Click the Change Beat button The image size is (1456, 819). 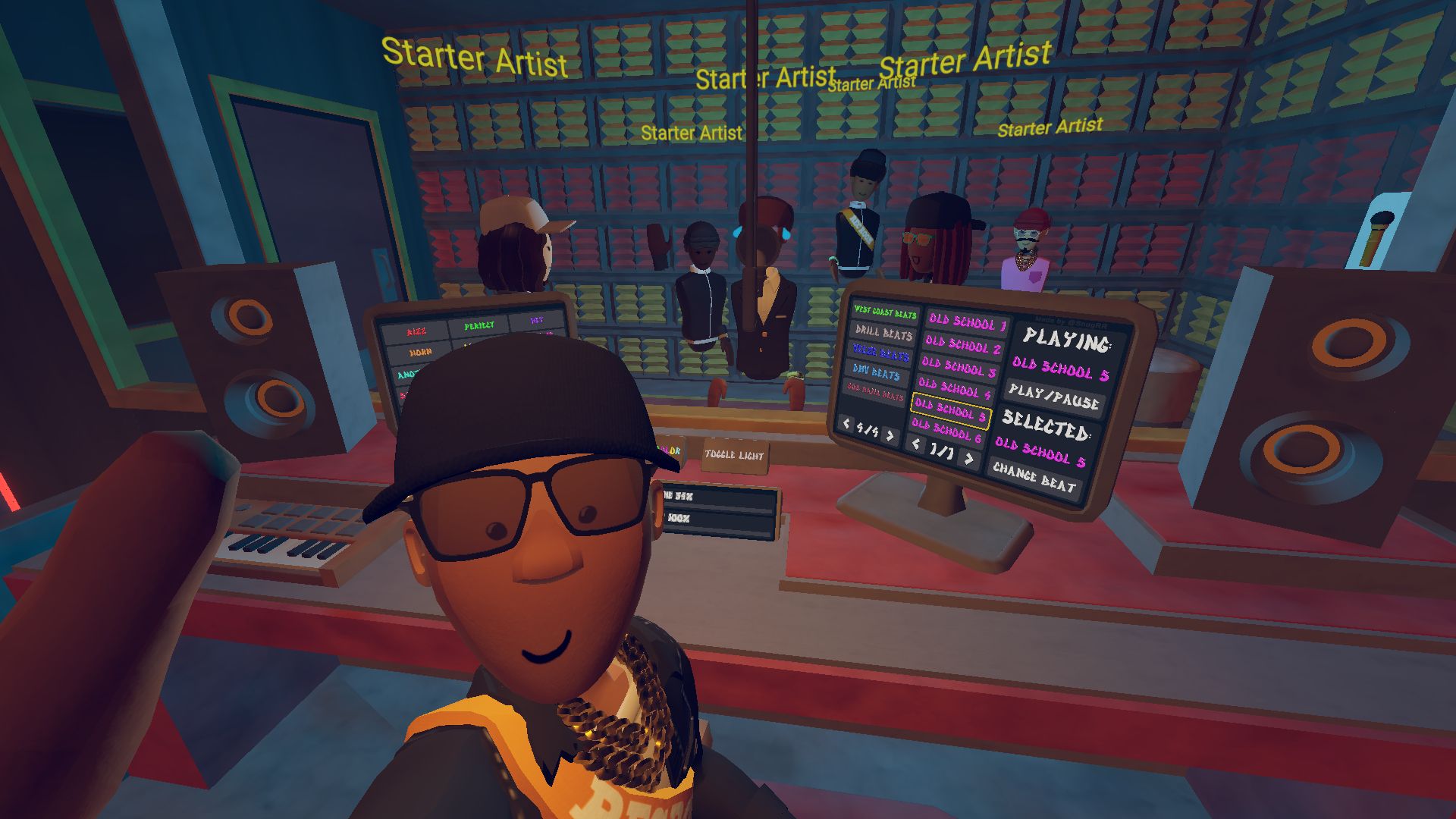(1034, 479)
